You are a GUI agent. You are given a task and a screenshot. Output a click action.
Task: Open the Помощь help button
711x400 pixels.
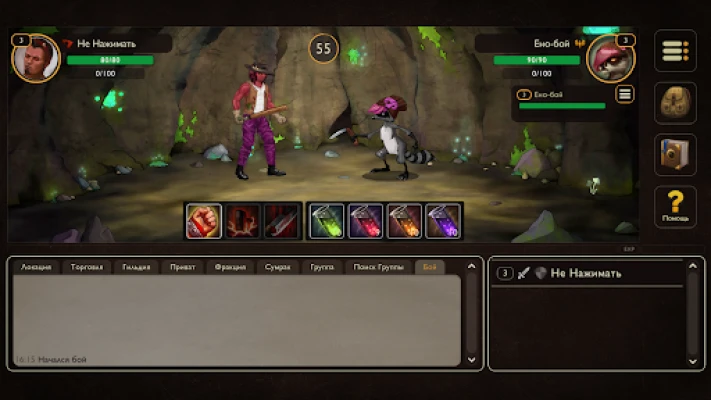click(x=675, y=206)
